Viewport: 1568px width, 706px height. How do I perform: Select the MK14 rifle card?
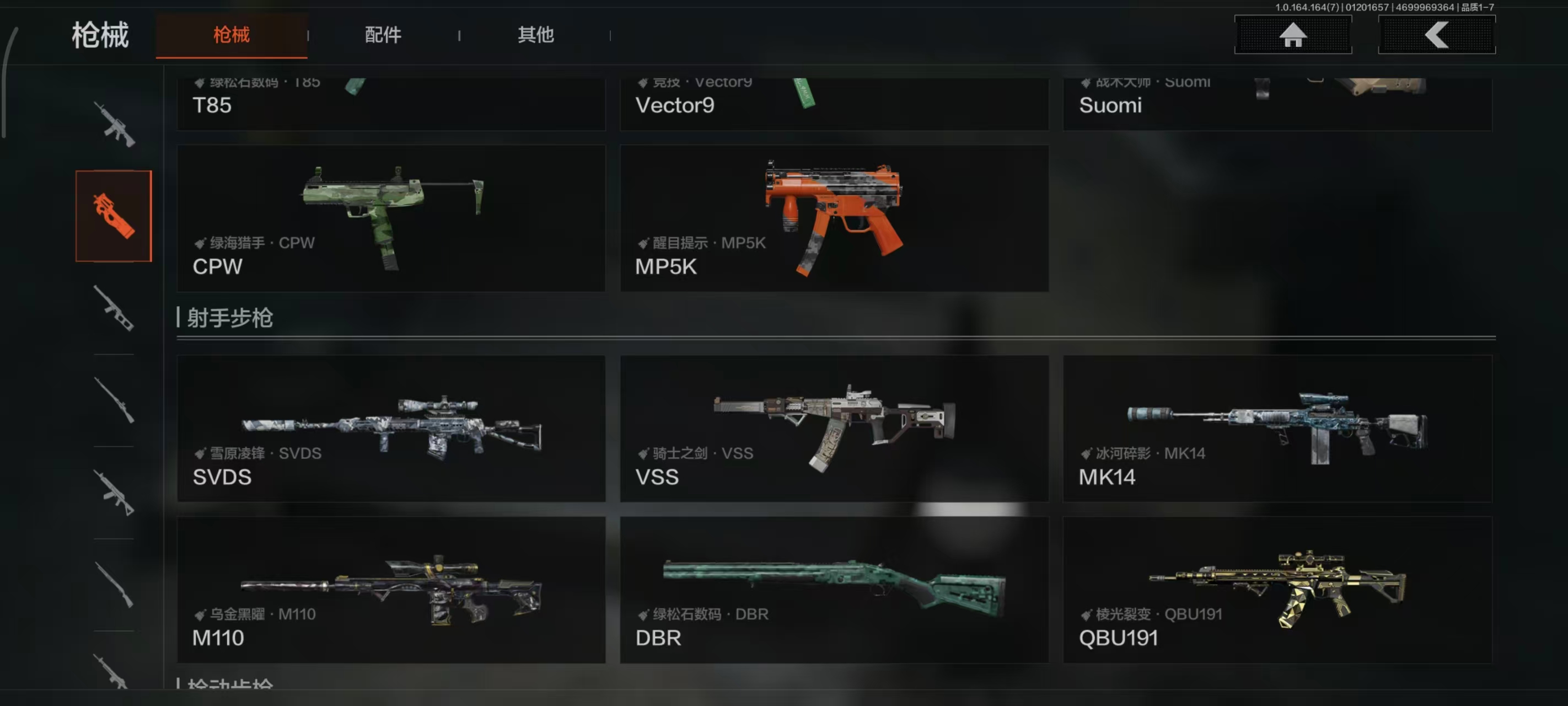point(1277,428)
